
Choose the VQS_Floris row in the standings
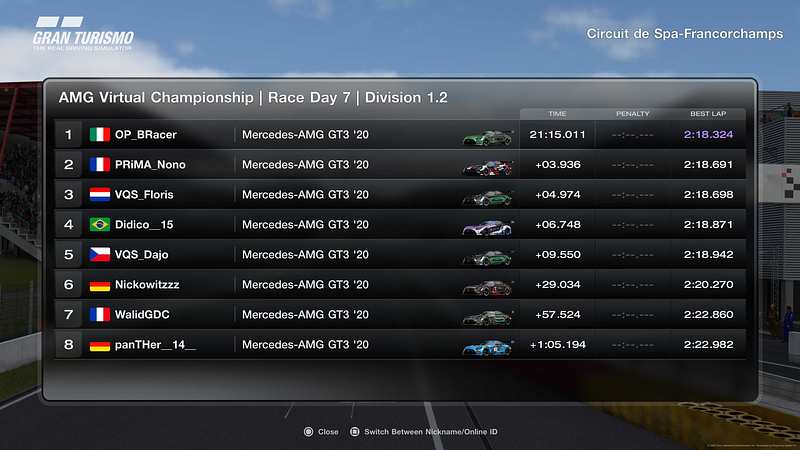tap(400, 194)
